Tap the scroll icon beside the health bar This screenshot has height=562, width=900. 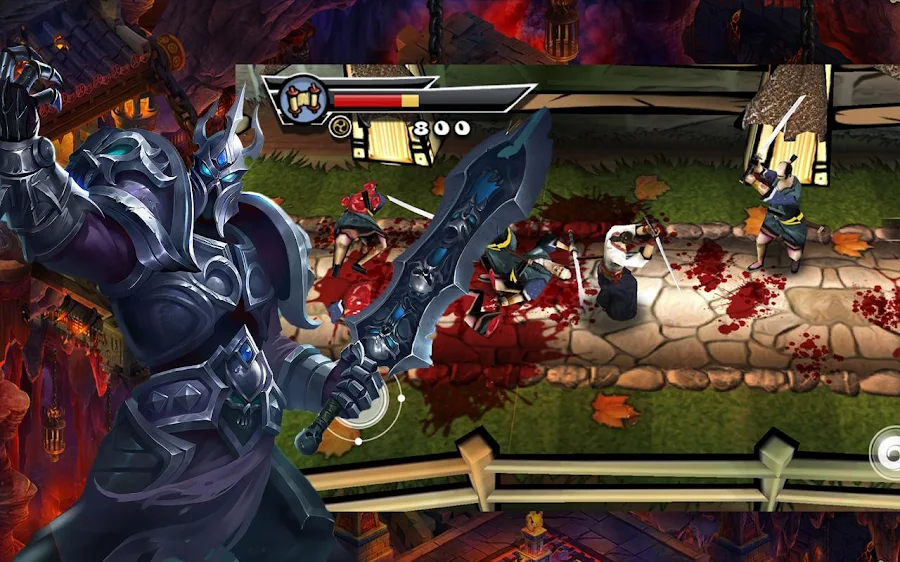[303, 99]
